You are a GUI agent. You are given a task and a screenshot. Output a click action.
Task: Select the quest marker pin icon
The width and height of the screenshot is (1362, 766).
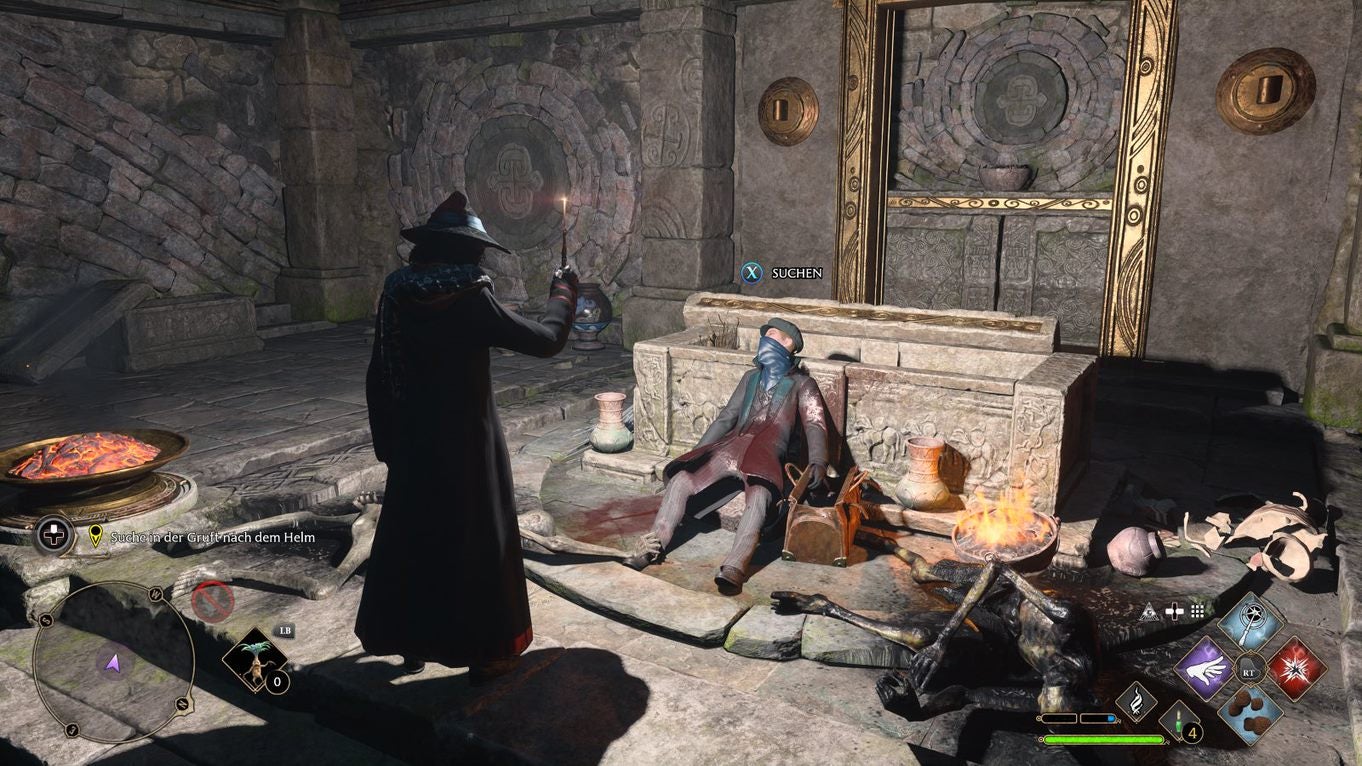[x=94, y=537]
